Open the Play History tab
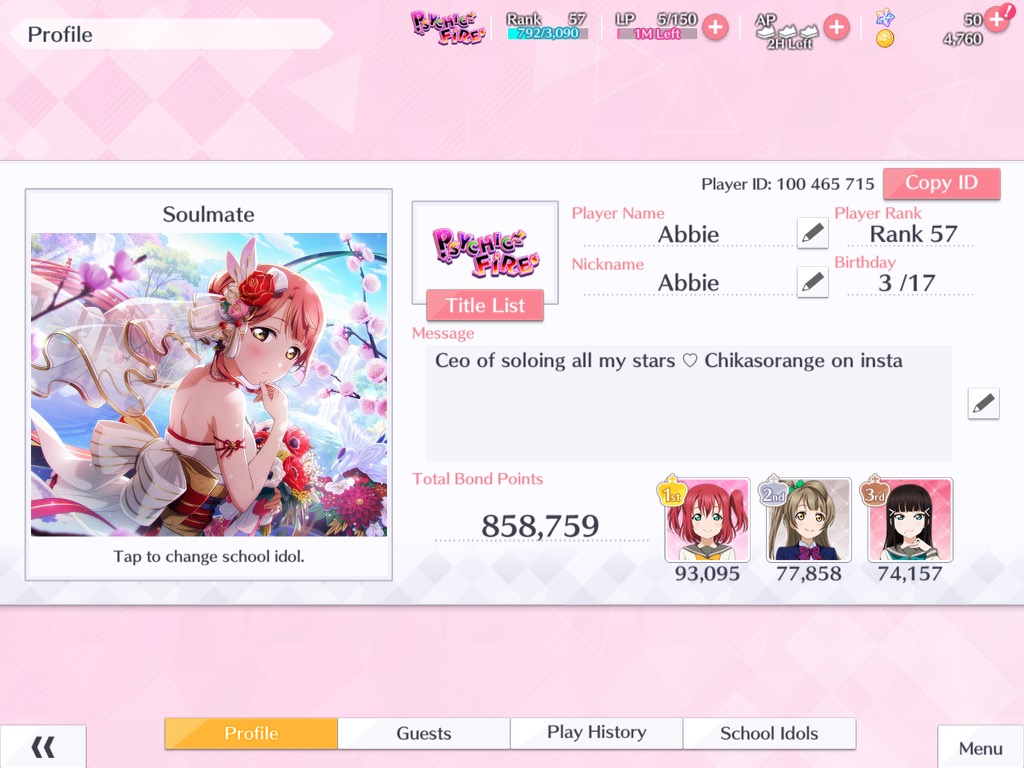This screenshot has width=1024, height=768. pos(597,733)
